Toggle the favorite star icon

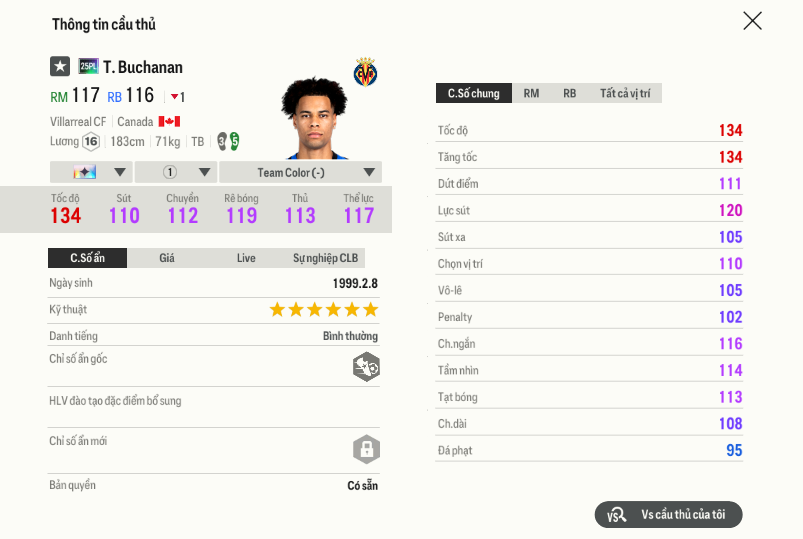(60, 67)
